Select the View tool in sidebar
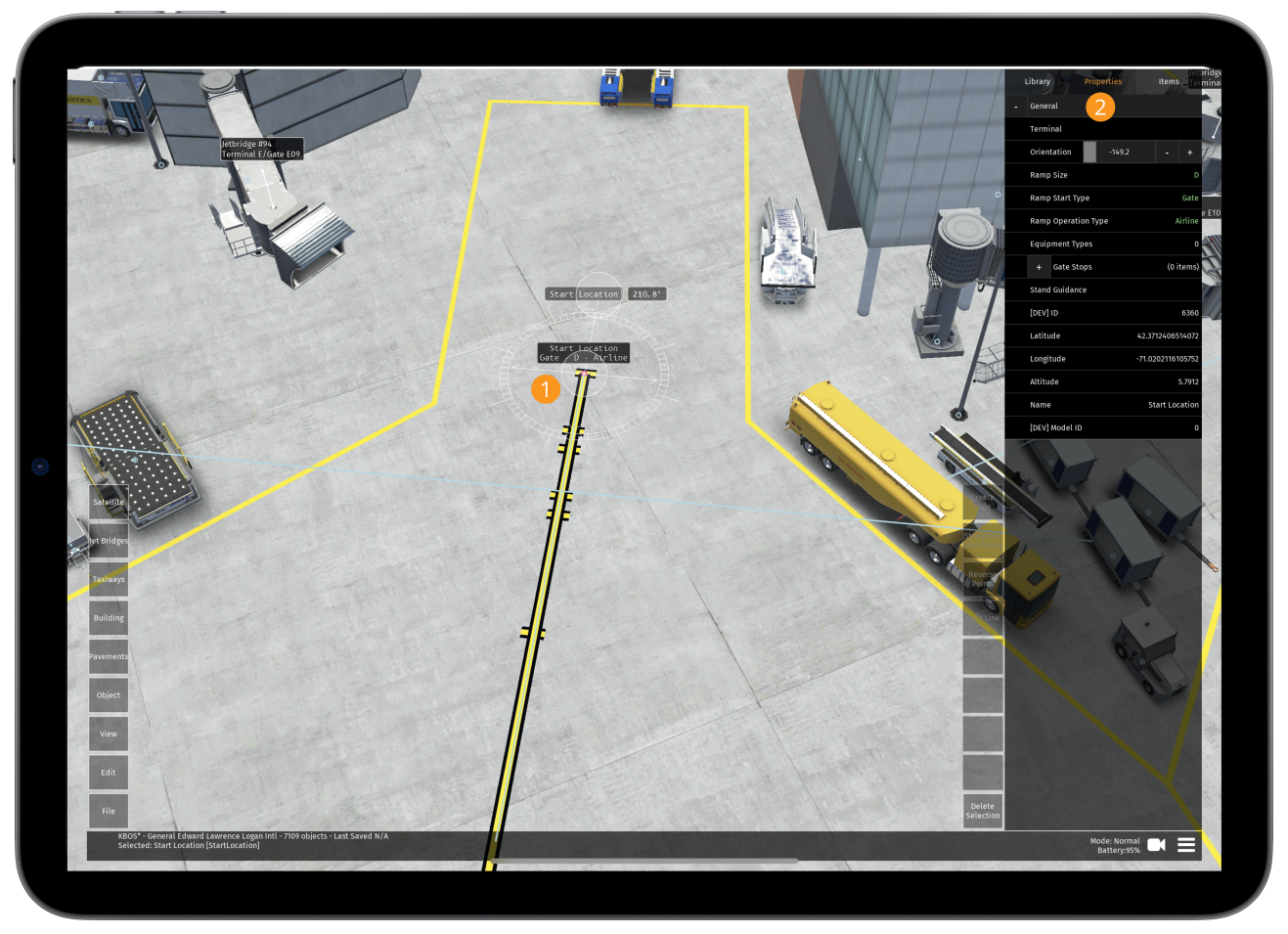This screenshot has height=934, width=1288. [x=108, y=734]
